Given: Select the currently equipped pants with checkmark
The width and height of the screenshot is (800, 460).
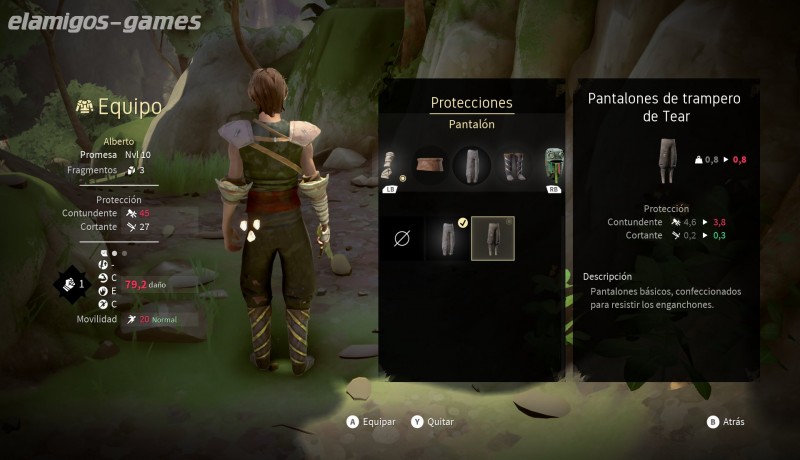Looking at the screenshot, I should [447, 239].
